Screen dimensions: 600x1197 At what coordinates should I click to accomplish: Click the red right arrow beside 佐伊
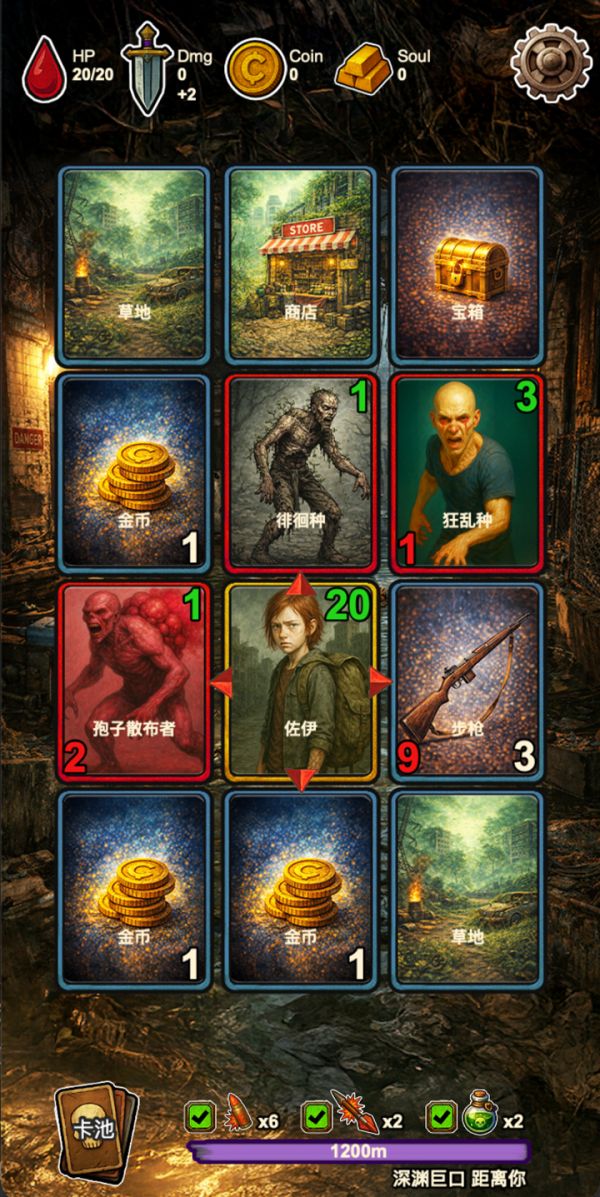point(382,681)
